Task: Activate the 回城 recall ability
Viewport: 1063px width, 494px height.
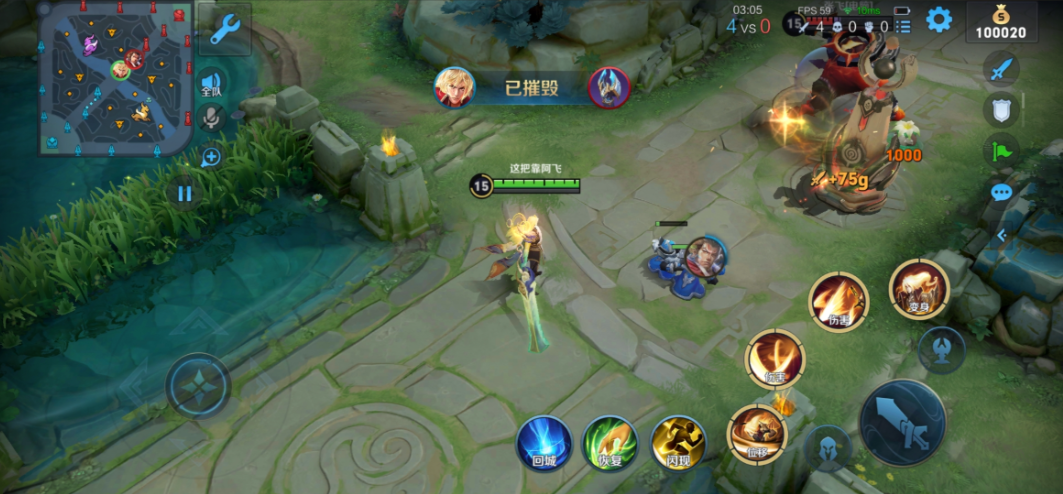Action: pyautogui.click(x=544, y=442)
